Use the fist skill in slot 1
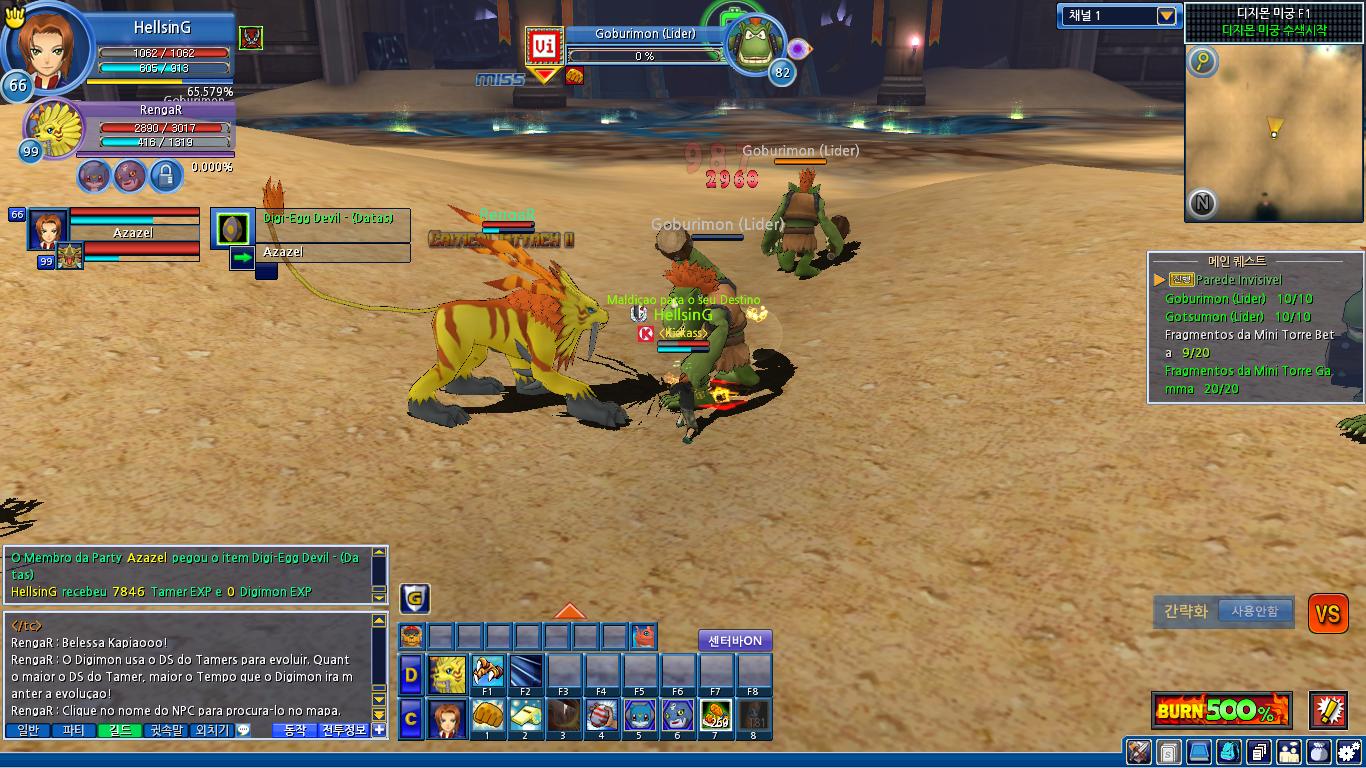Screen dimensions: 1366x768 point(488,716)
